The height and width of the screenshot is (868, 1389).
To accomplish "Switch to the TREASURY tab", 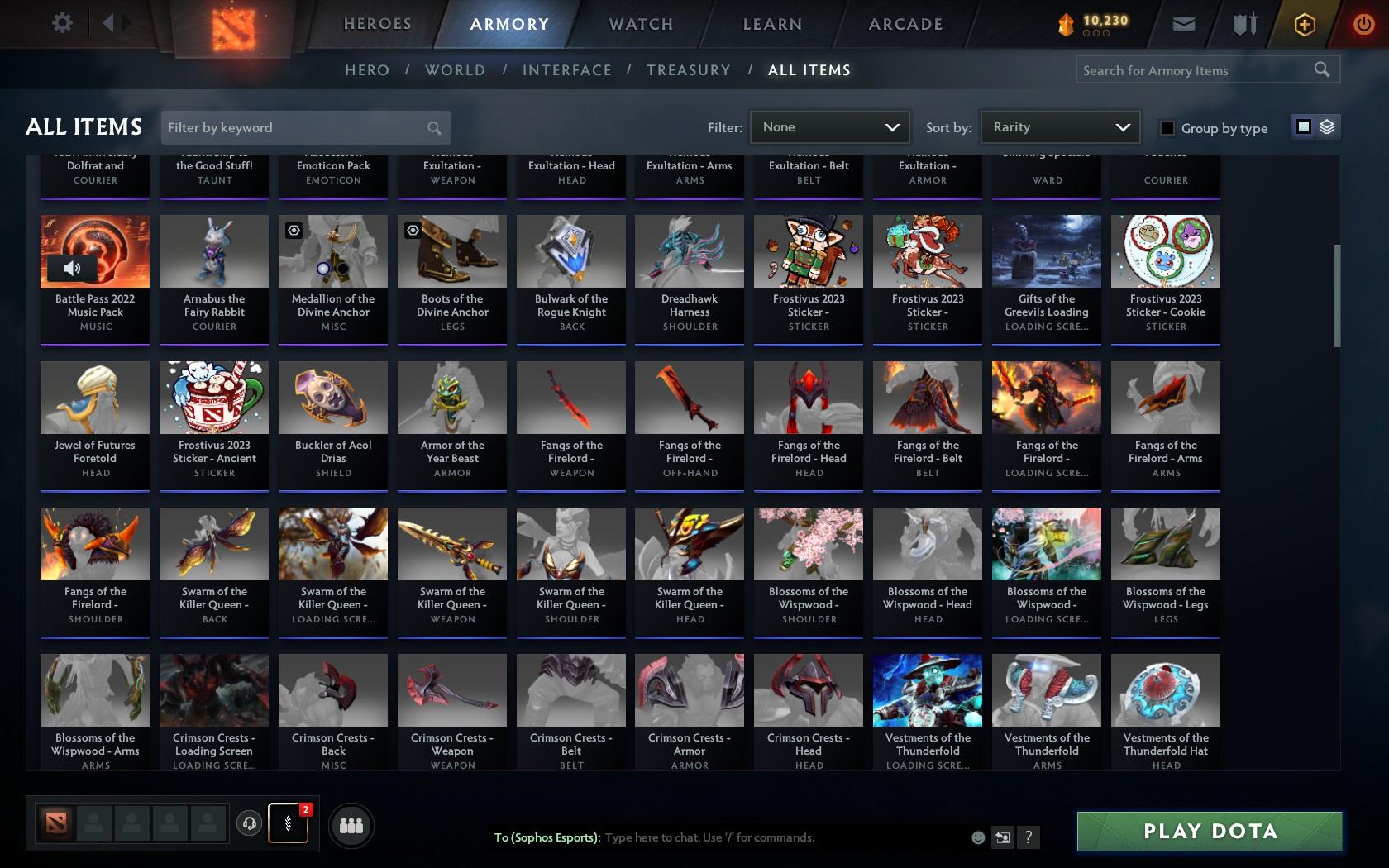I will pos(689,70).
